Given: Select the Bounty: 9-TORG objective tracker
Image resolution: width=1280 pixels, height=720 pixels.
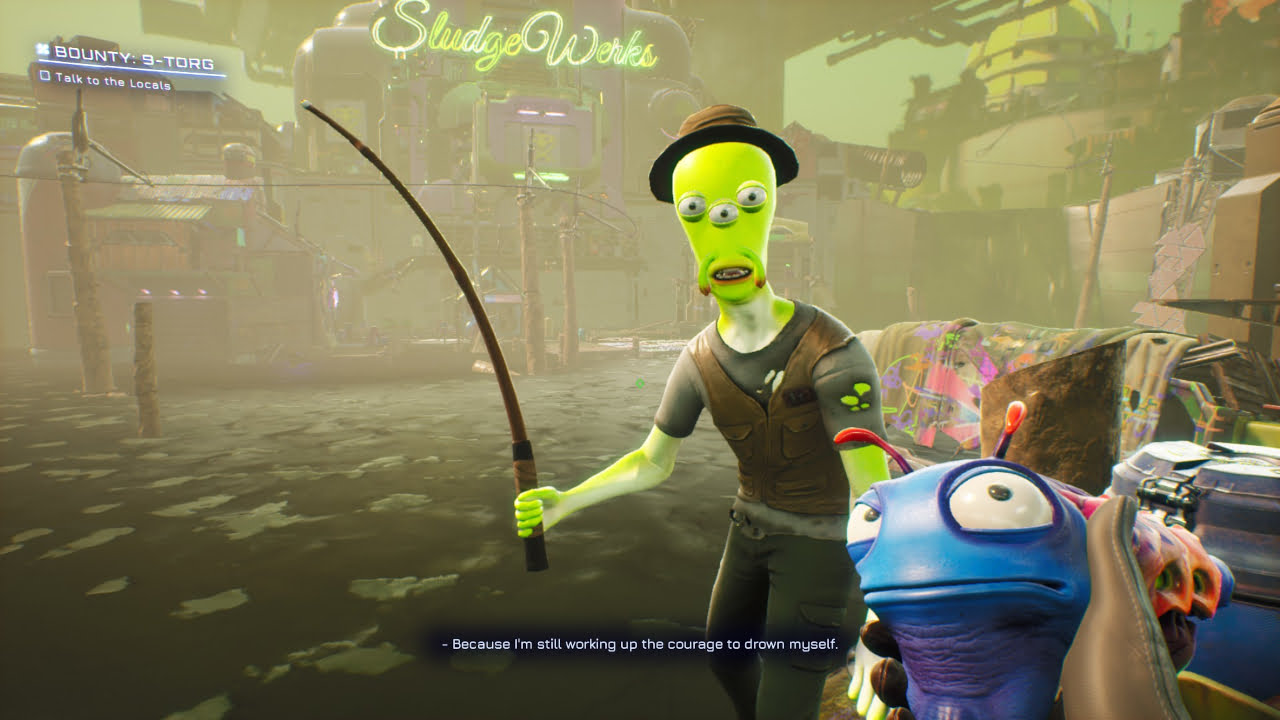Looking at the screenshot, I should click(x=128, y=53).
